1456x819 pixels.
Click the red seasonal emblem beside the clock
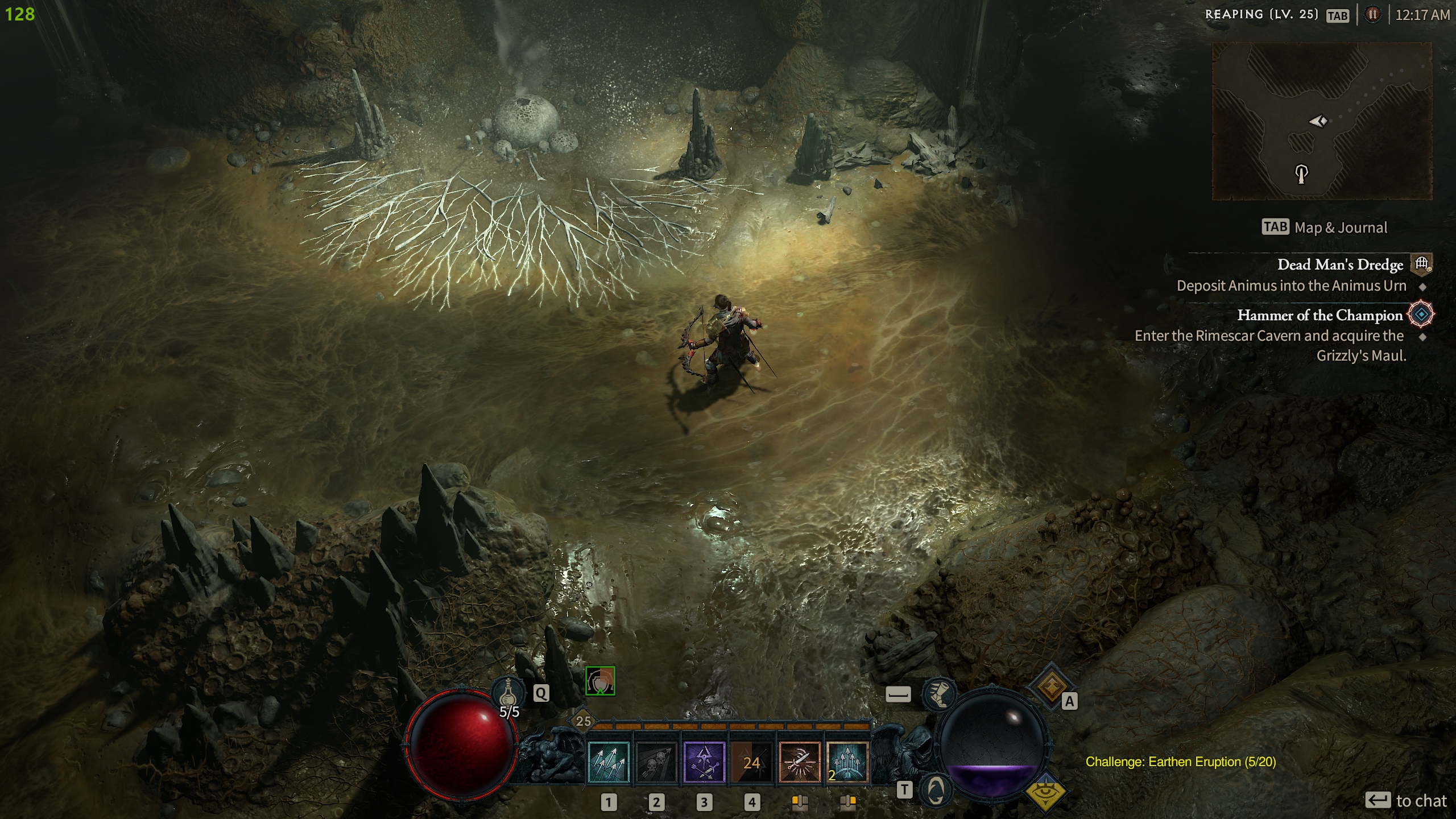[1372, 15]
